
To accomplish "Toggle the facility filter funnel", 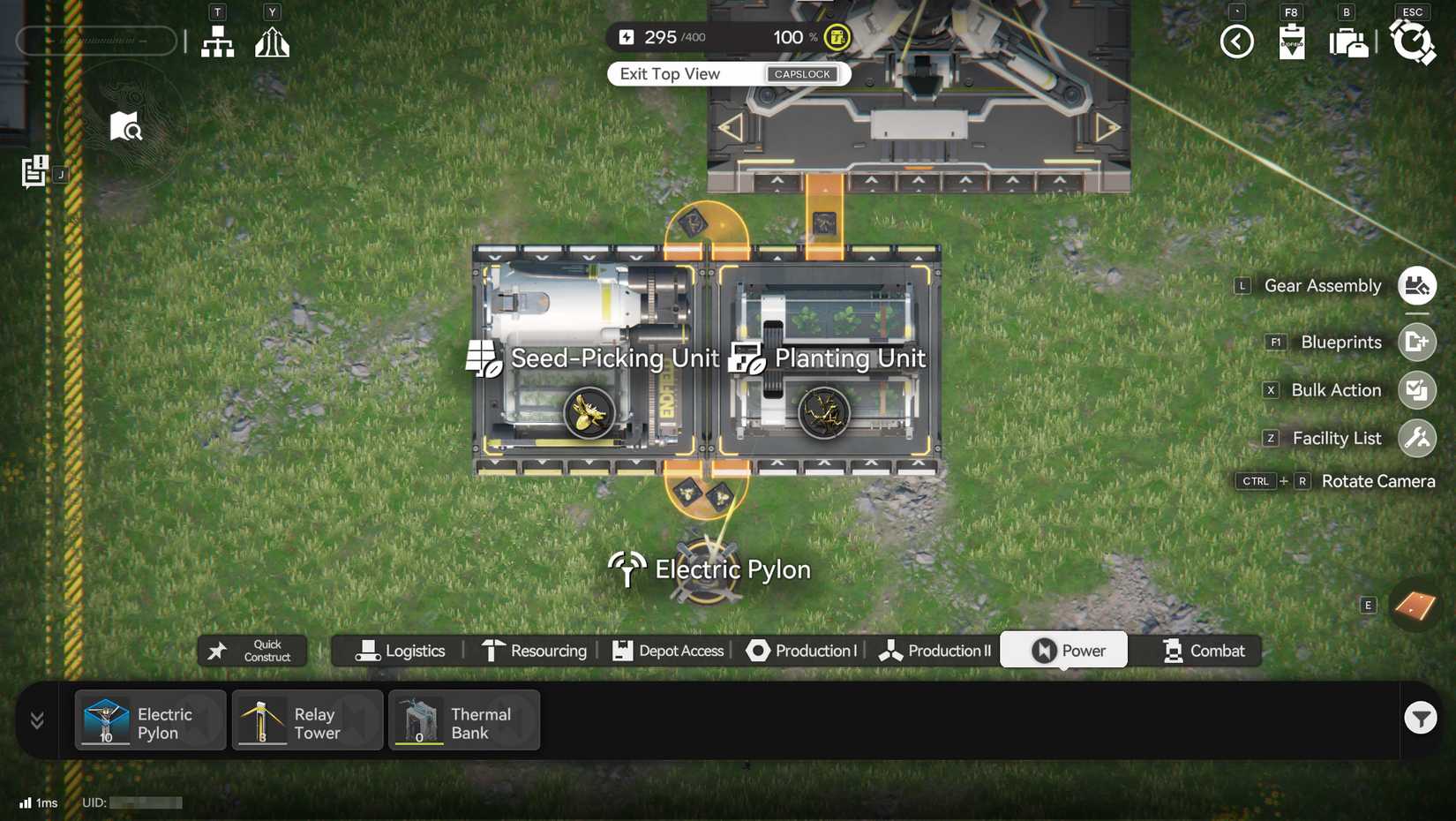I will 1419,718.
